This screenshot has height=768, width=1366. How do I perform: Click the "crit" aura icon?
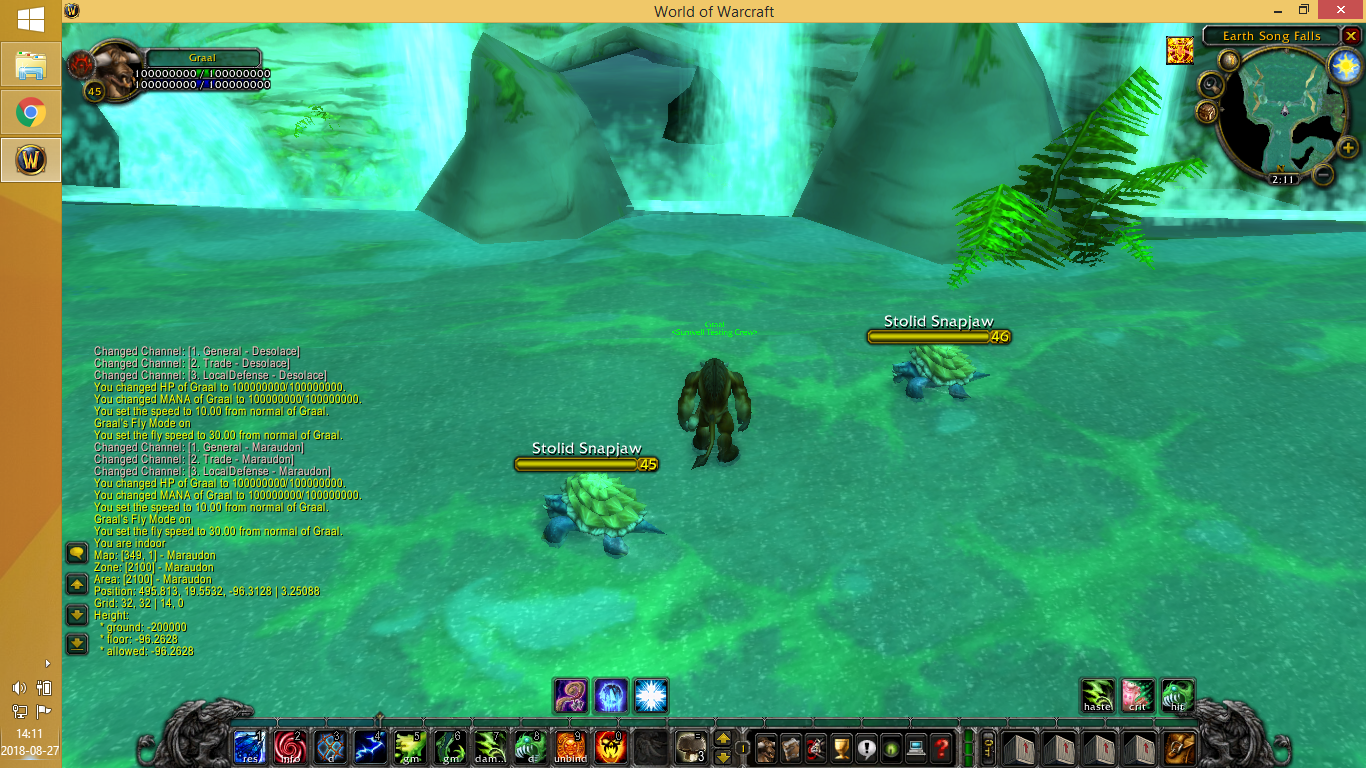(x=1137, y=696)
